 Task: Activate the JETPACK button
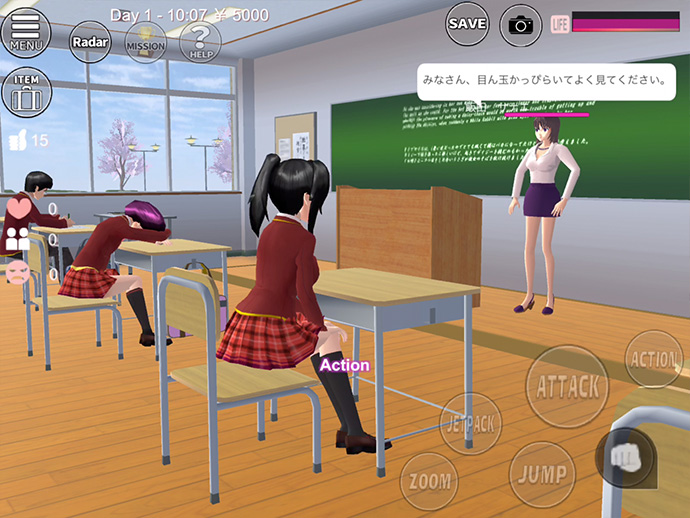tap(470, 424)
